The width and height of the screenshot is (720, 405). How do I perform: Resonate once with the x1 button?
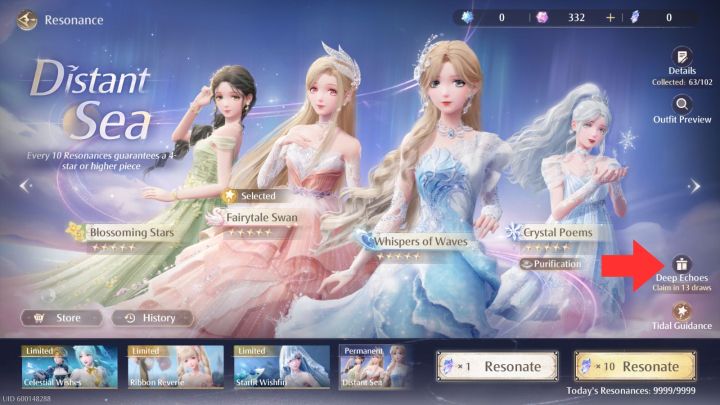pyautogui.click(x=496, y=366)
